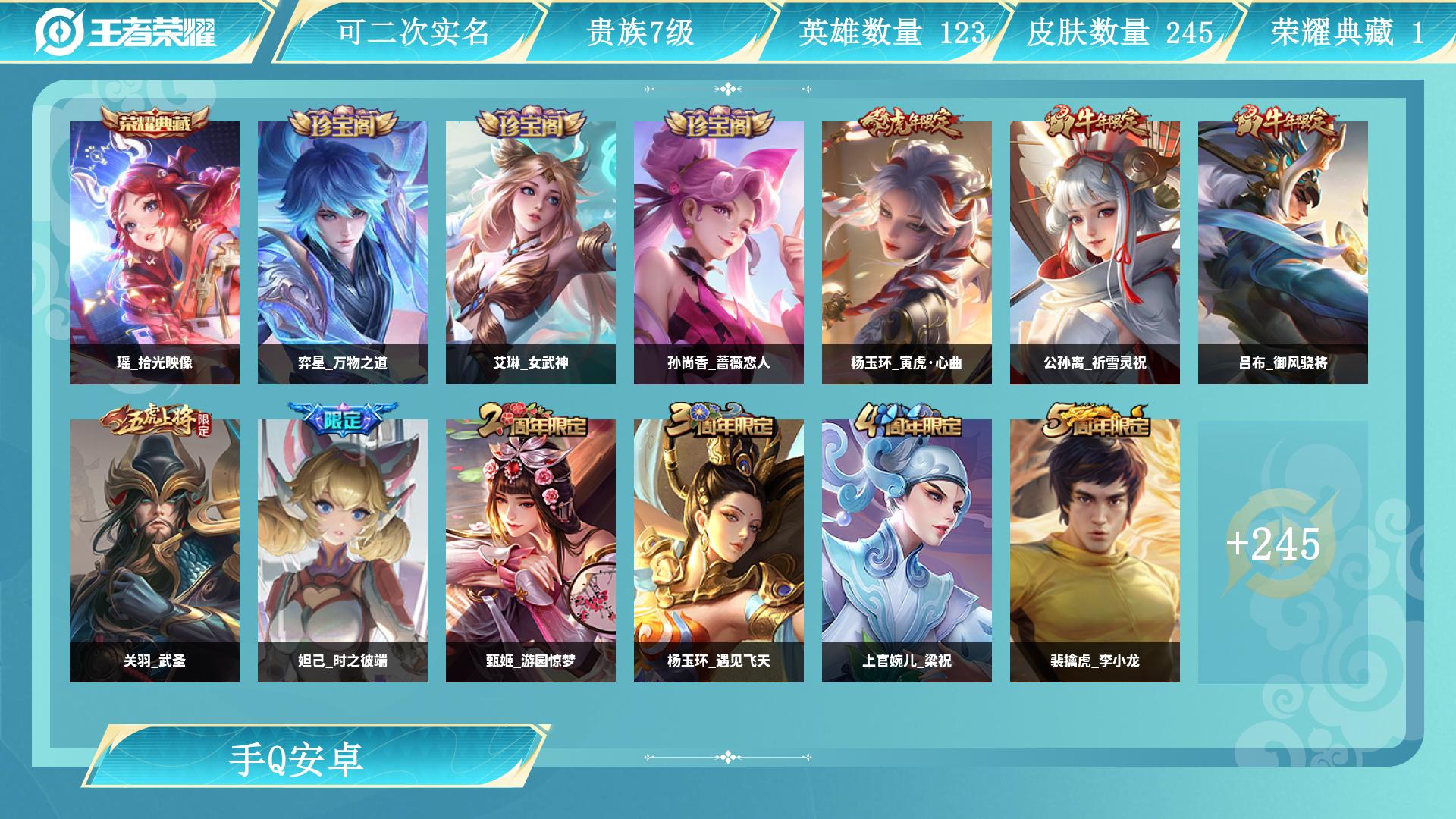1456x819 pixels.
Task: Click the 王者荣耀 logo
Action: 126,32
